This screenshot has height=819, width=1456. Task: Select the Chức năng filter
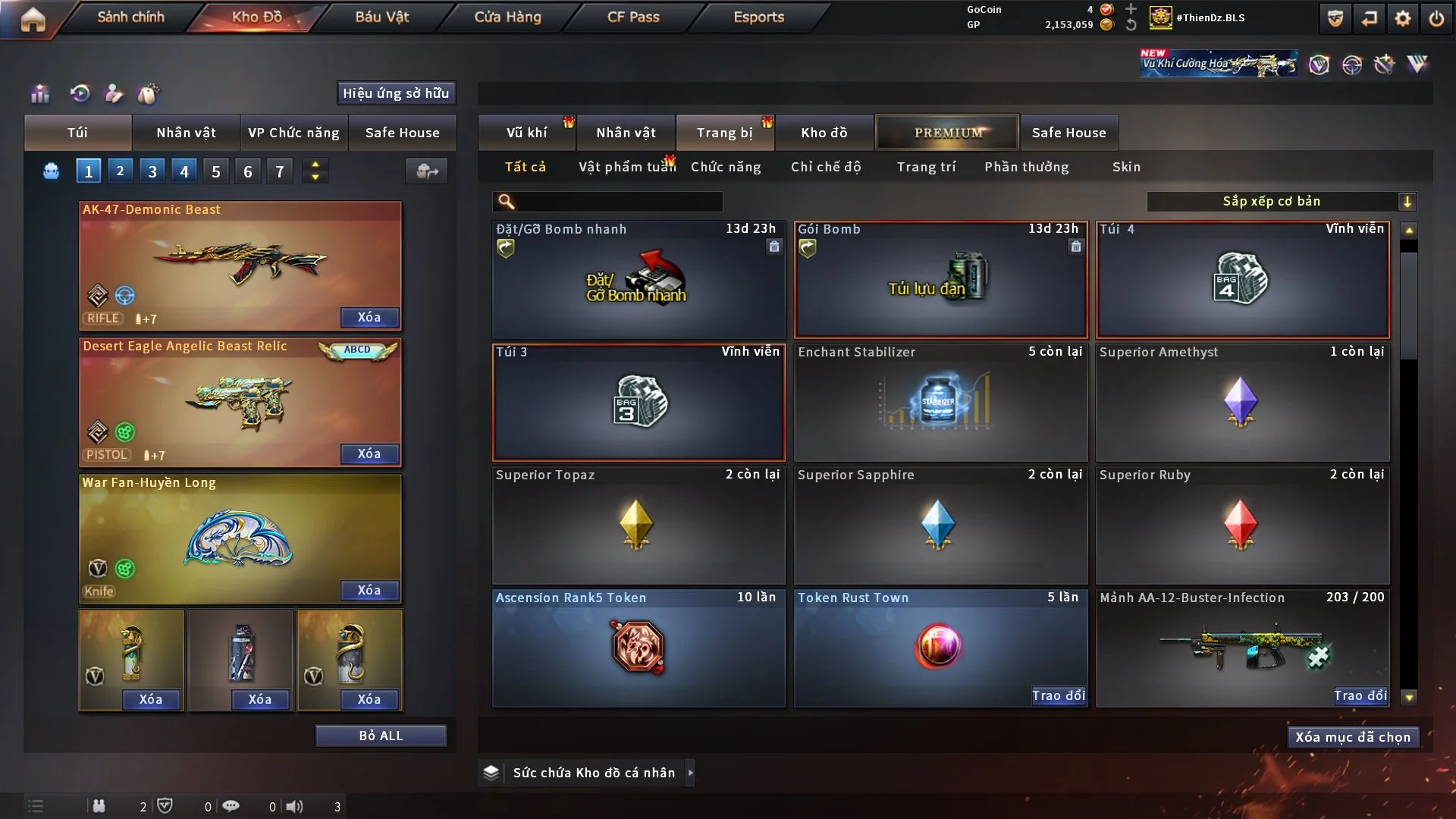[726, 167]
